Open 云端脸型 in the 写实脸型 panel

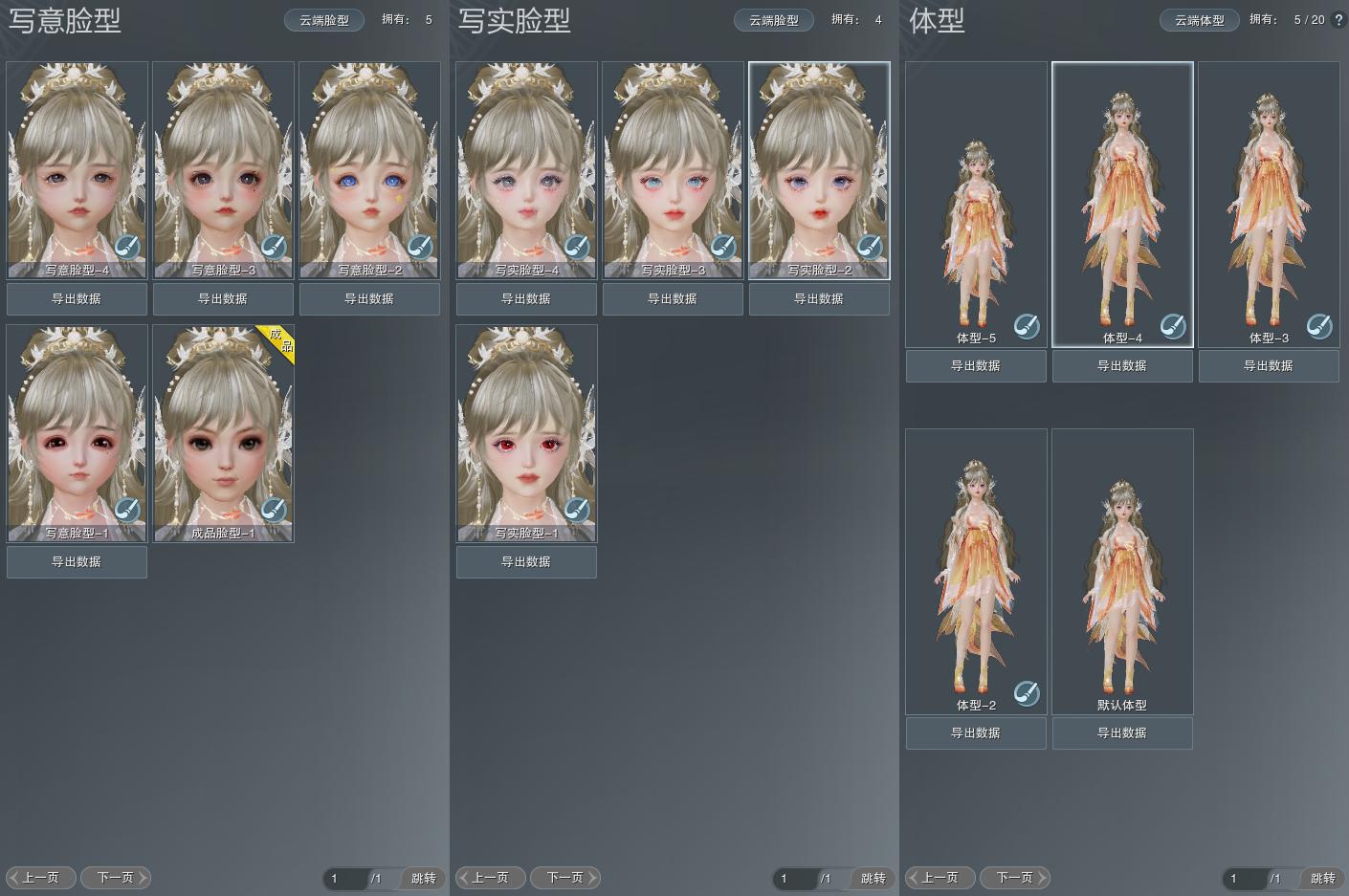[x=773, y=20]
